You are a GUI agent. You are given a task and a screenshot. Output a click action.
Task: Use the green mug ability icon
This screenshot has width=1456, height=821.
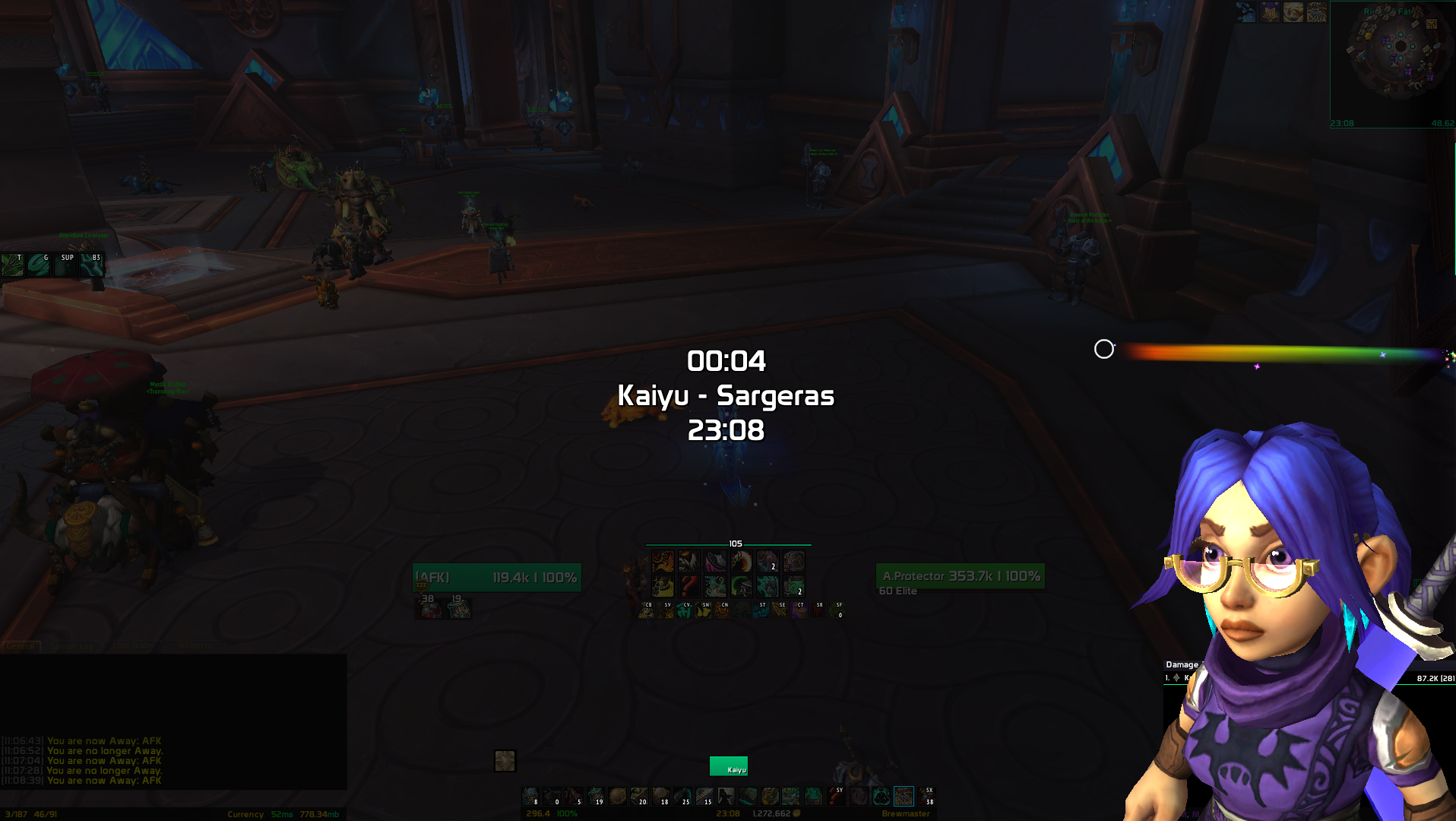(793, 586)
